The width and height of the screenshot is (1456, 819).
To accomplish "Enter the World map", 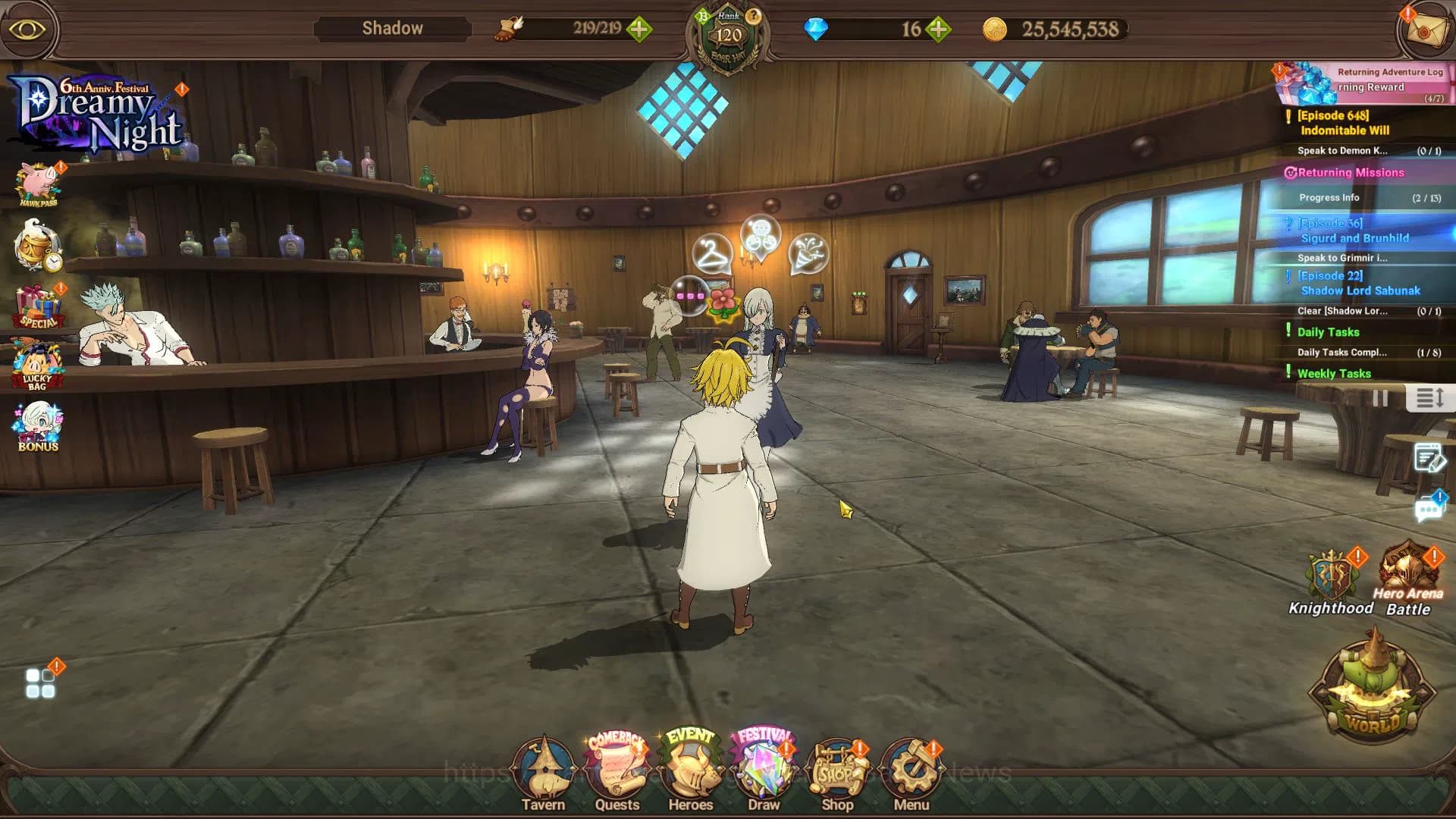I will (1373, 690).
